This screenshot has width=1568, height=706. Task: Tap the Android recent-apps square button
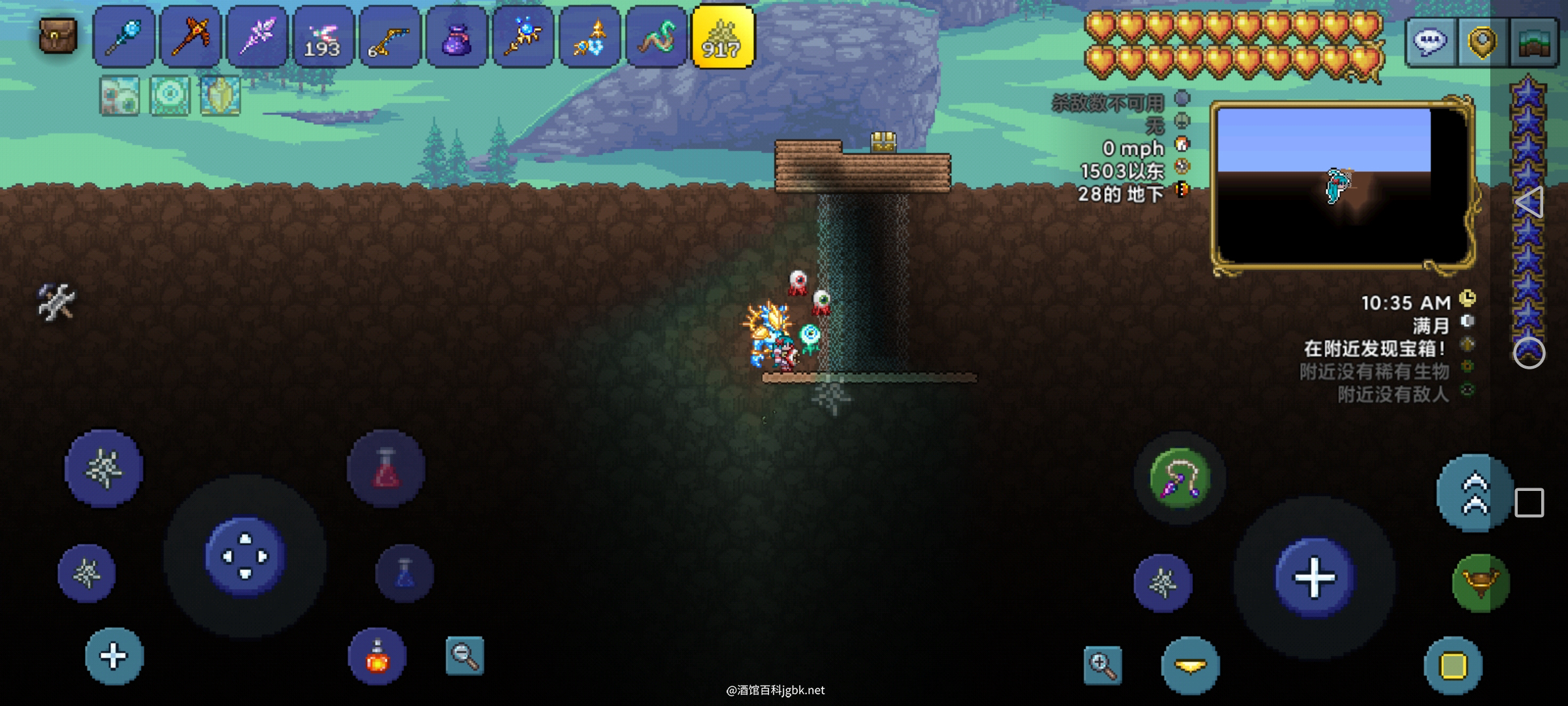(x=1529, y=503)
